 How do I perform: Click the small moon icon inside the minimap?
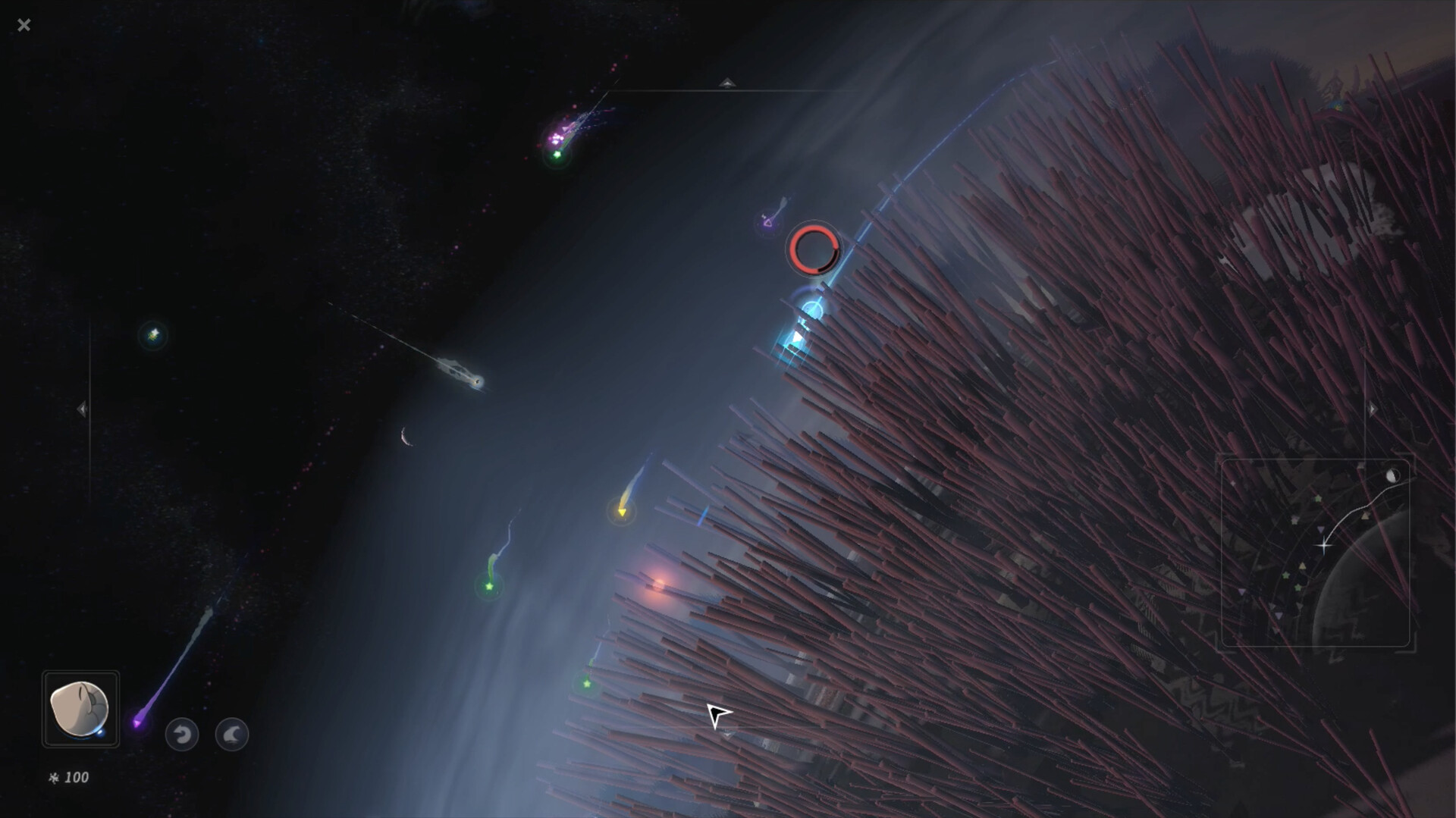[1393, 476]
